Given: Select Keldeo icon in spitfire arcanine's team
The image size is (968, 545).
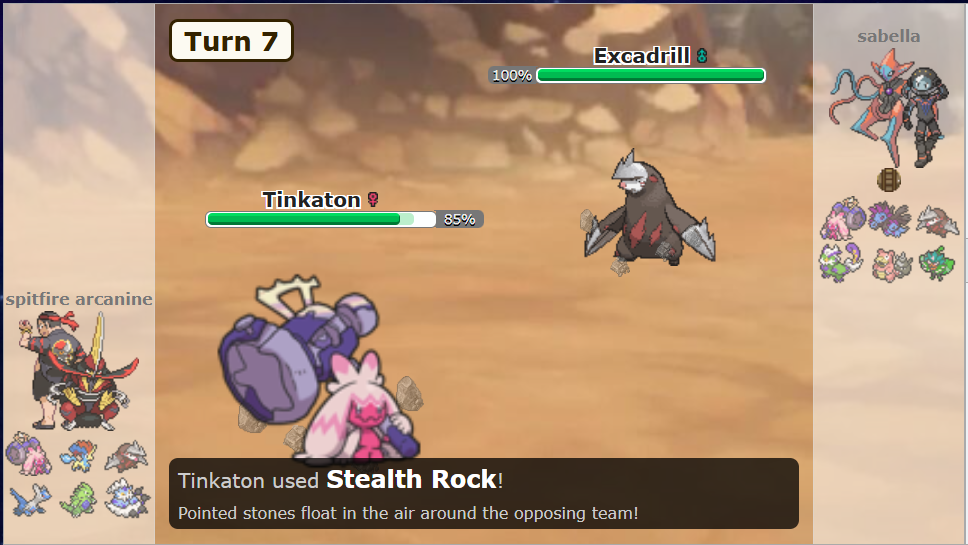Looking at the screenshot, I should coord(76,455).
